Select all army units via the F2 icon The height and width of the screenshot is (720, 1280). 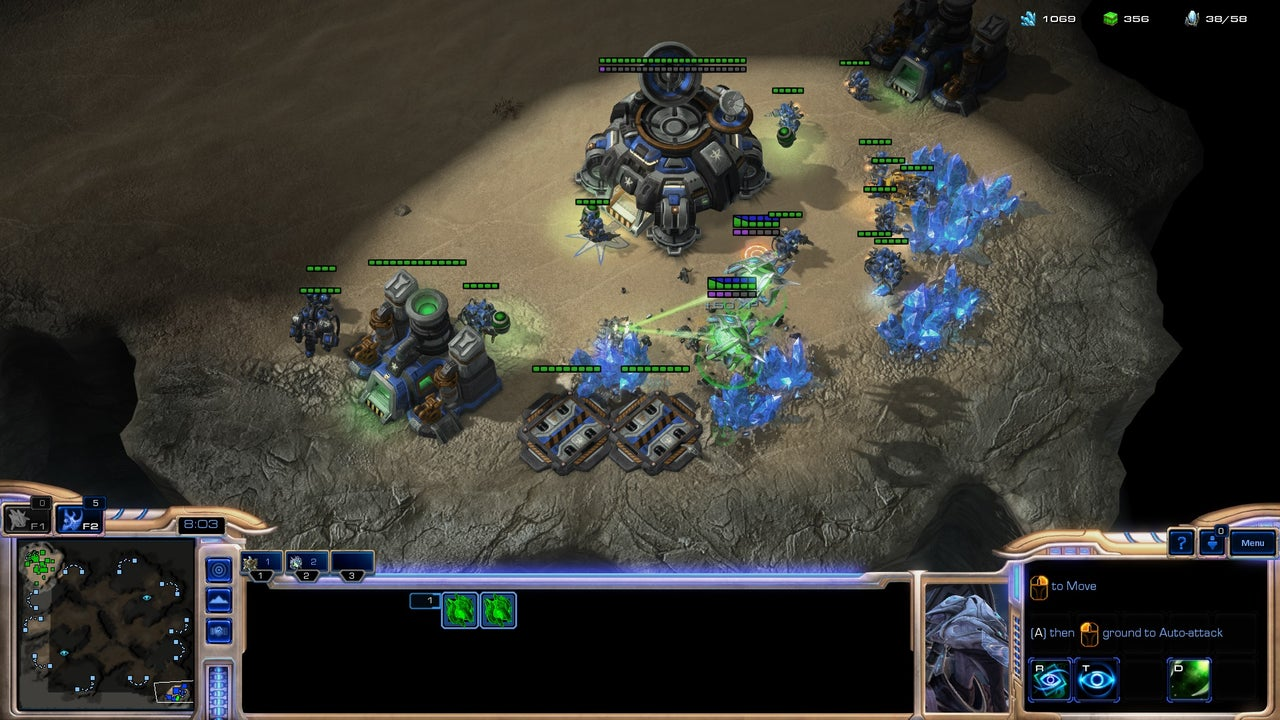pyautogui.click(x=78, y=521)
